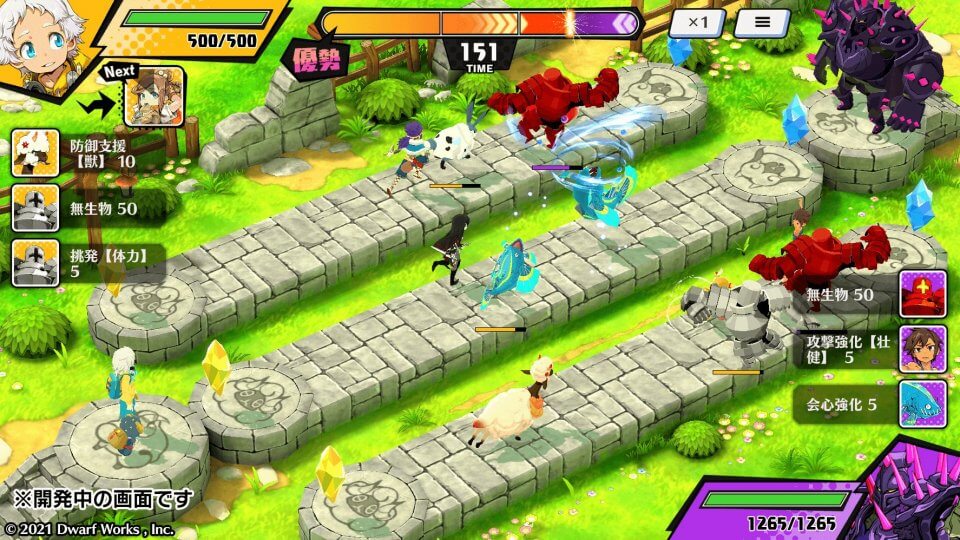Open the hamburger menu button
This screenshot has width=960, height=540.
coord(762,23)
